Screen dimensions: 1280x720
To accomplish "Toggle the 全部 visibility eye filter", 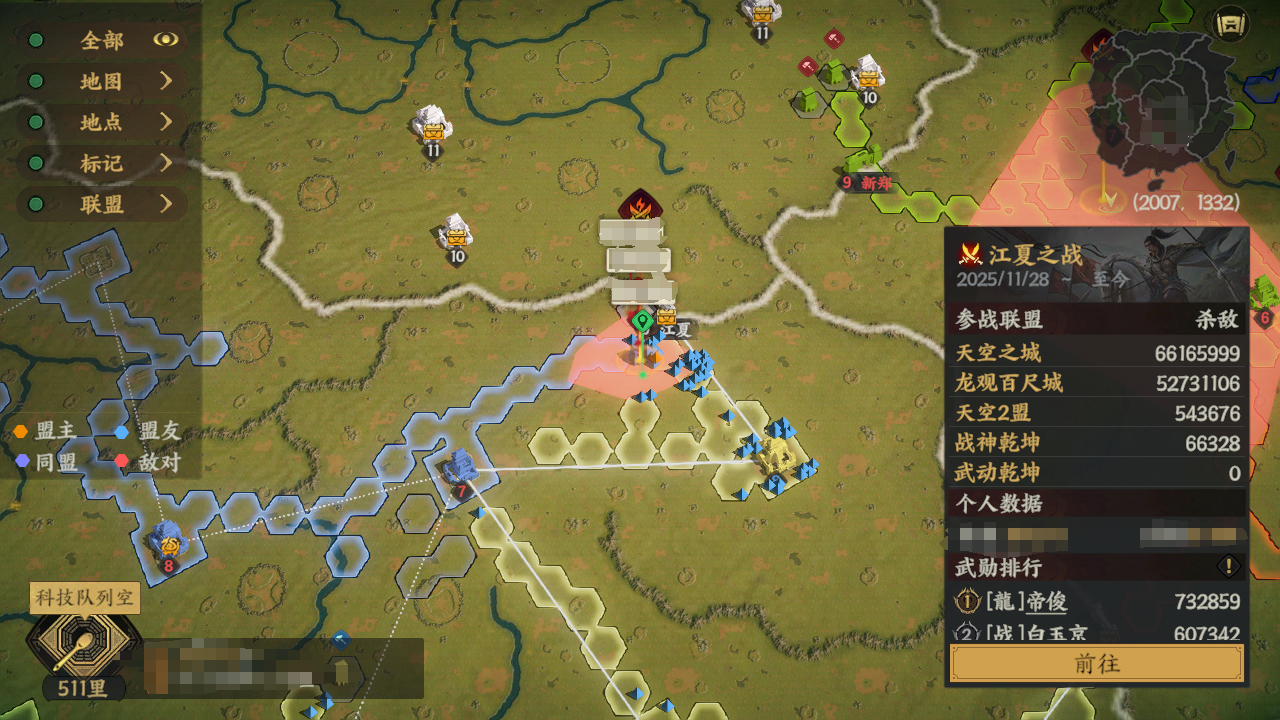I will click(165, 40).
